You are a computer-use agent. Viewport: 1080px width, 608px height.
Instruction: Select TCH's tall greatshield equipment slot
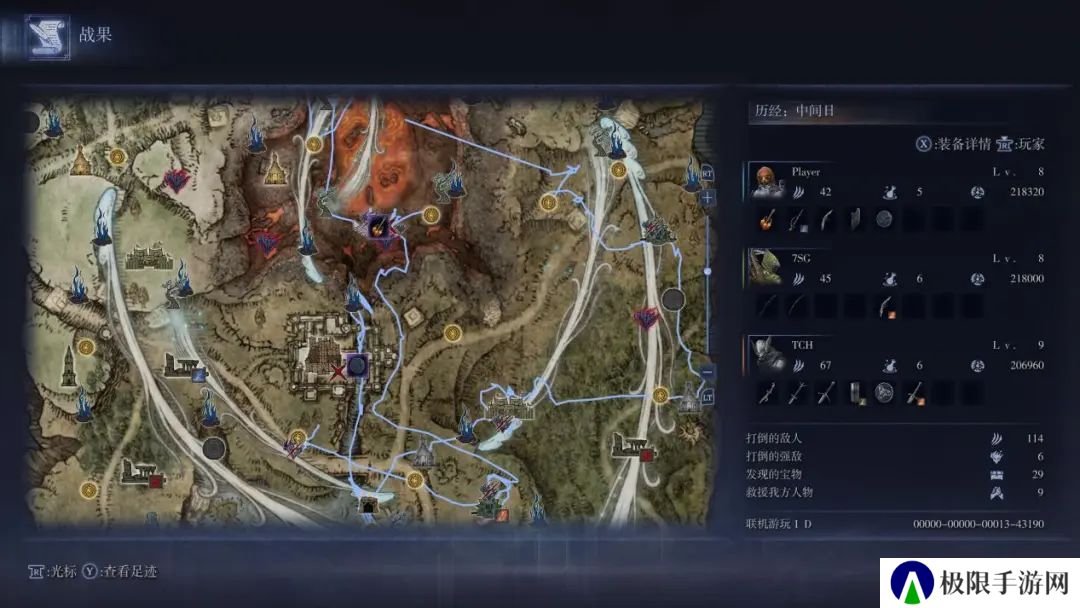pos(855,392)
